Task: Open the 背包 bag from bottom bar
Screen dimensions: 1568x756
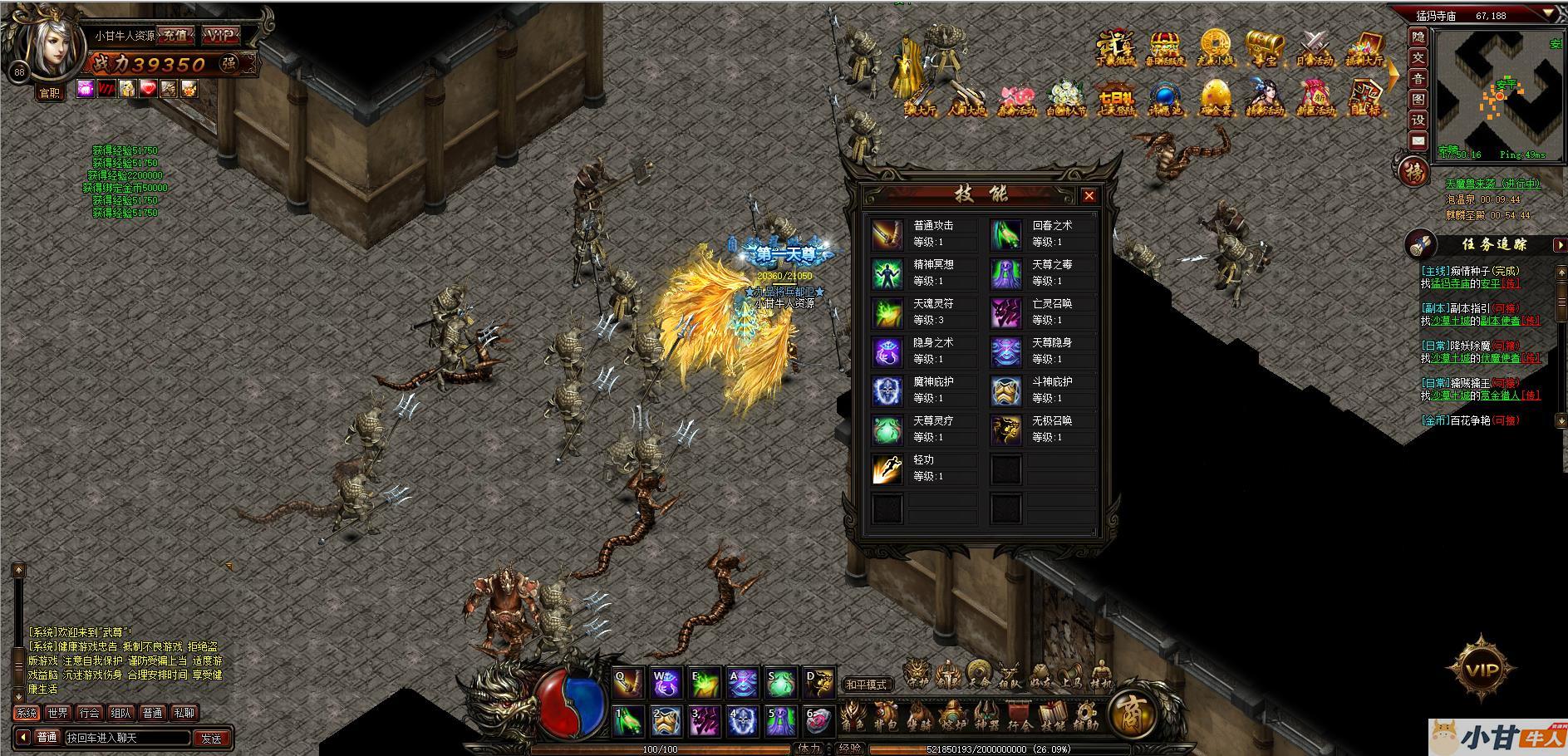Action: point(884,717)
